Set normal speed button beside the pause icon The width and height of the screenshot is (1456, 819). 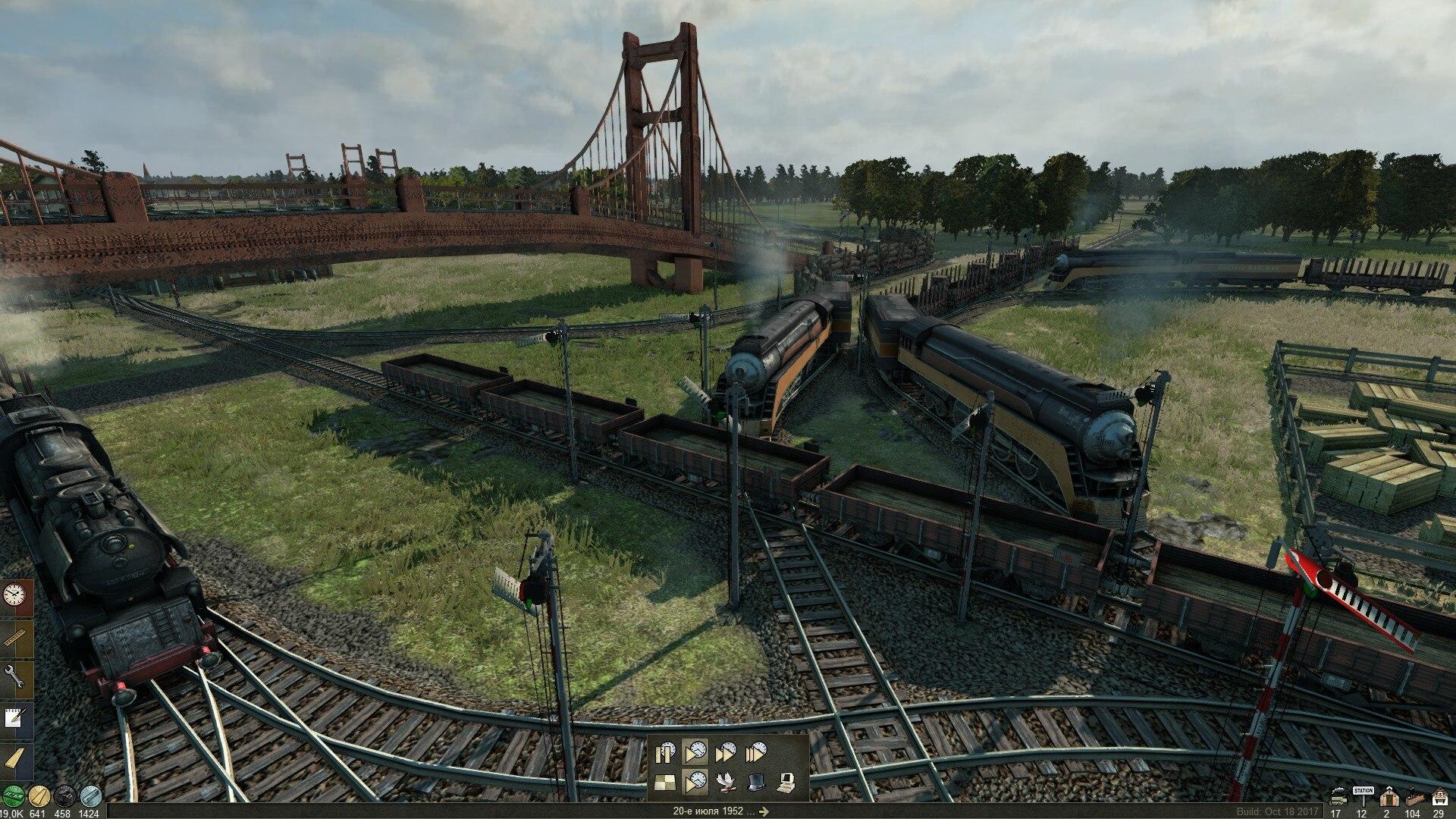tap(695, 752)
